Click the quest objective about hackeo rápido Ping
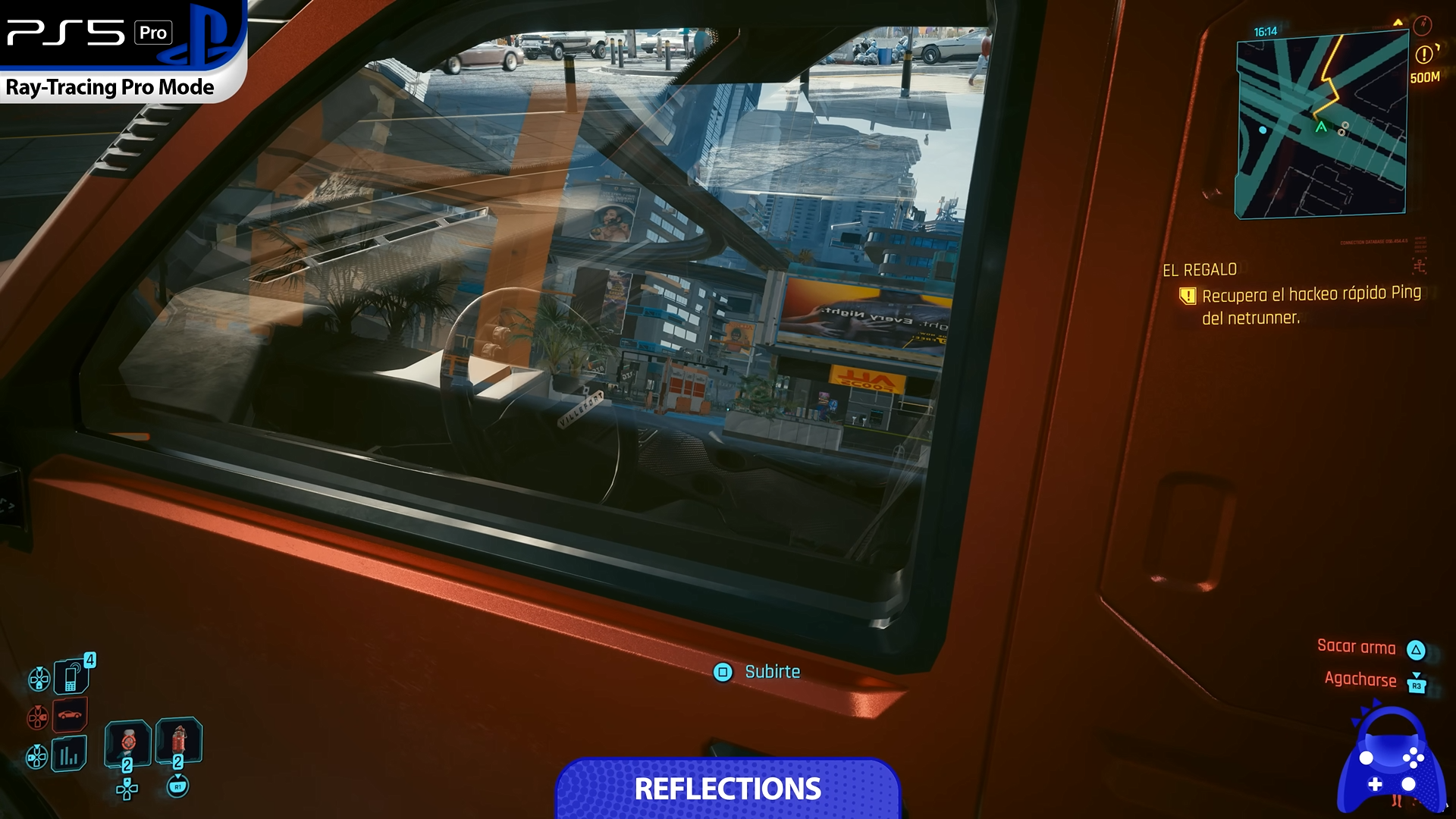 (1310, 306)
